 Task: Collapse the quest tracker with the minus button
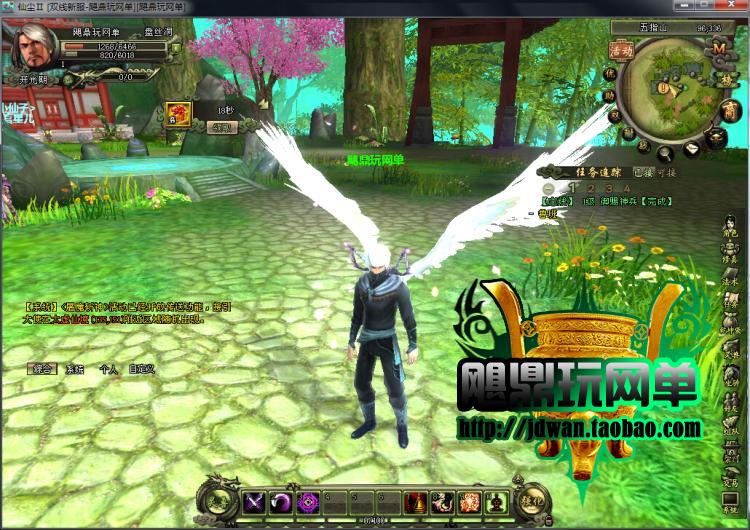click(548, 188)
